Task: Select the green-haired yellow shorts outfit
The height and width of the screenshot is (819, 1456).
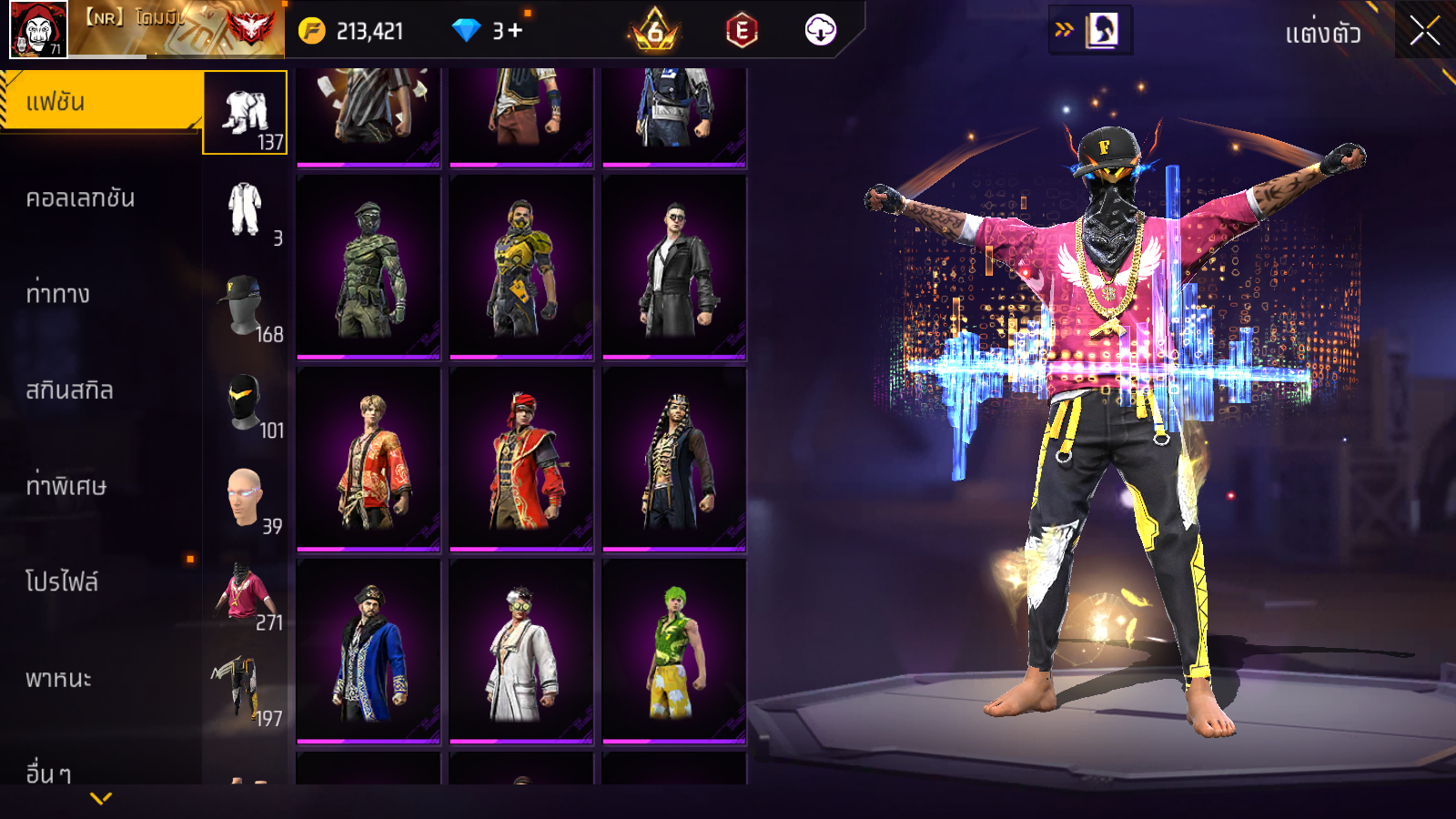Action: point(674,652)
